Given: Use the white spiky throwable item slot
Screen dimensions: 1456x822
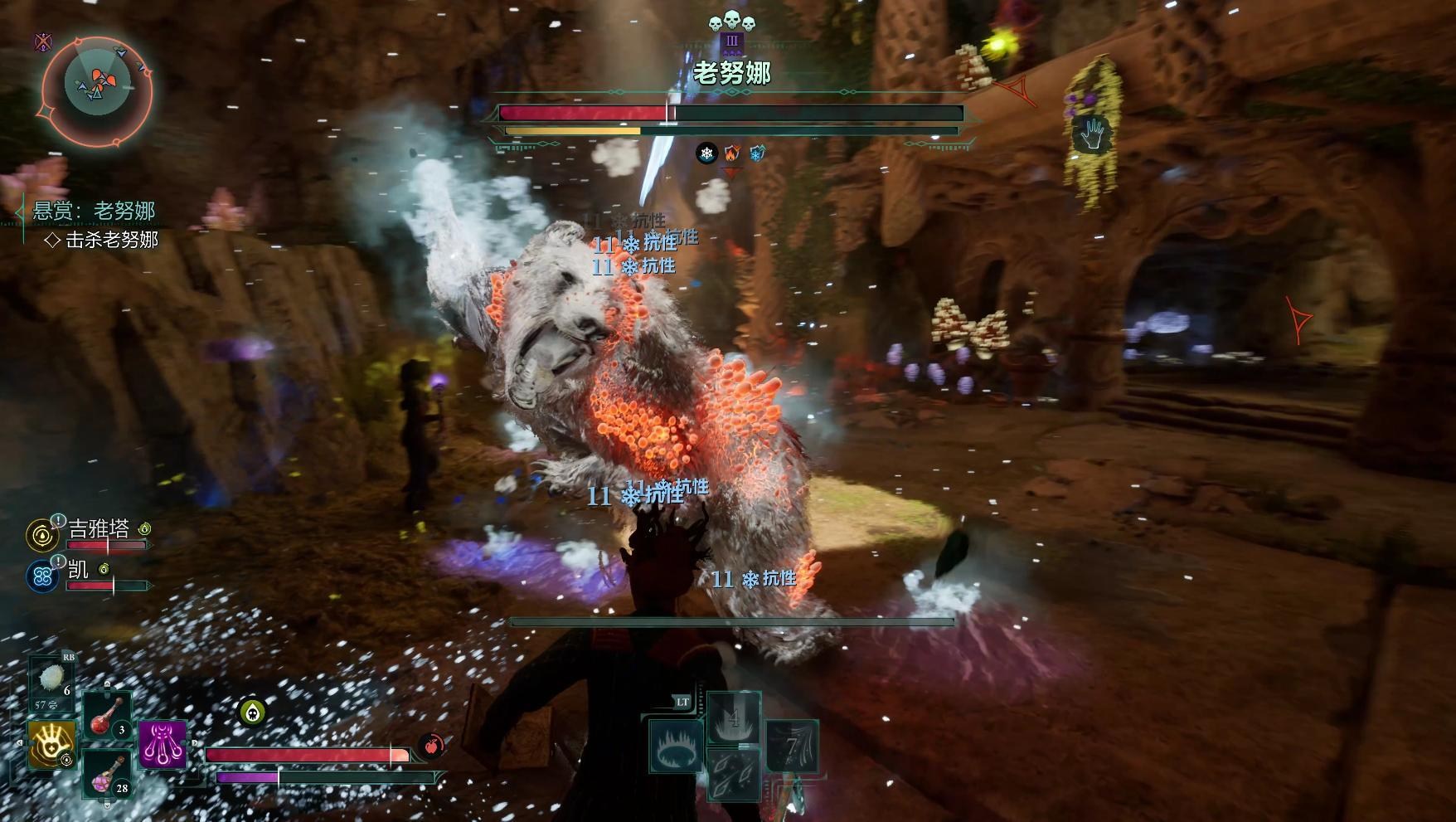Looking at the screenshot, I should click(52, 683).
